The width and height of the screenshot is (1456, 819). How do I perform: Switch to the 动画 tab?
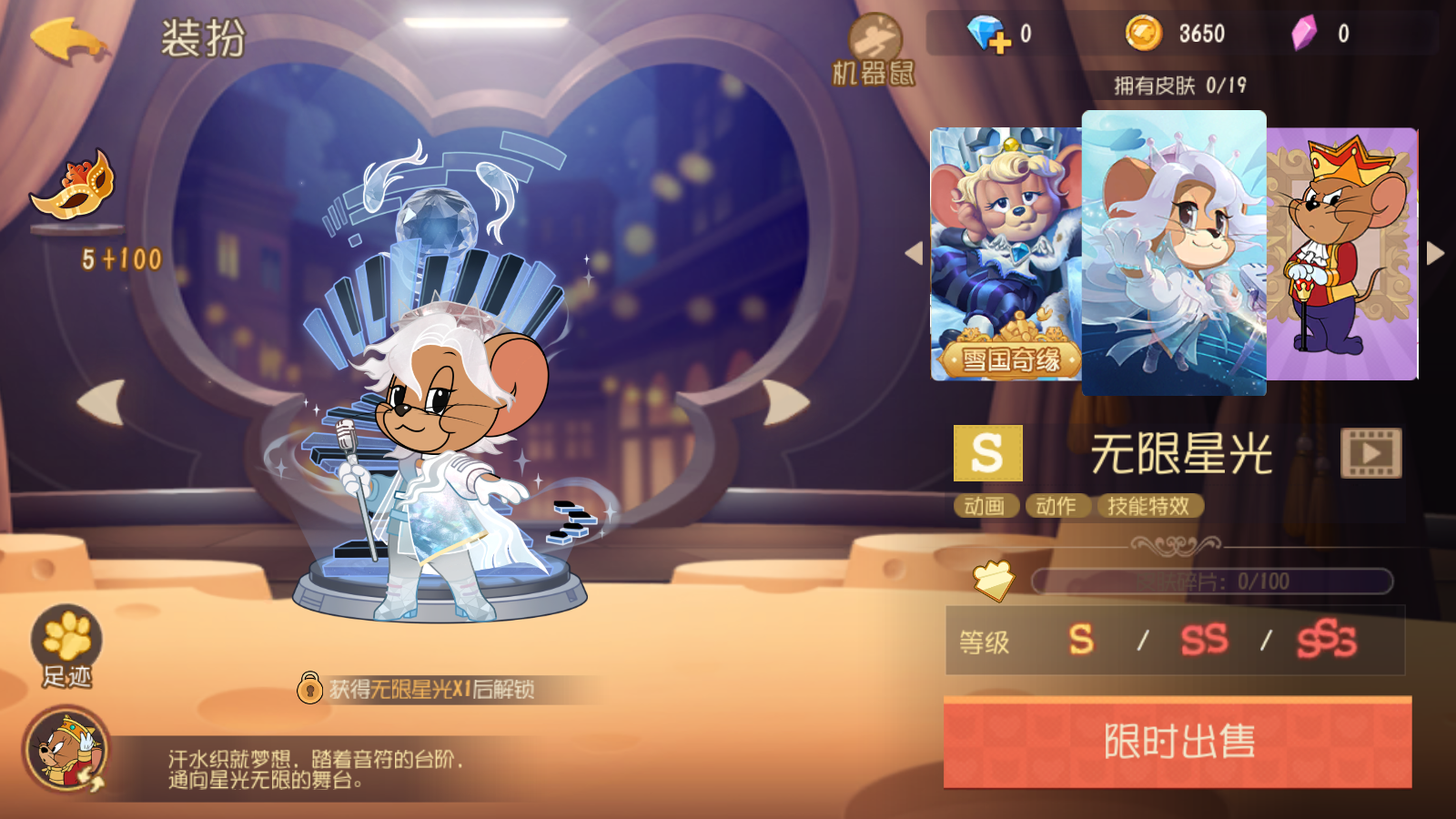[x=985, y=507]
